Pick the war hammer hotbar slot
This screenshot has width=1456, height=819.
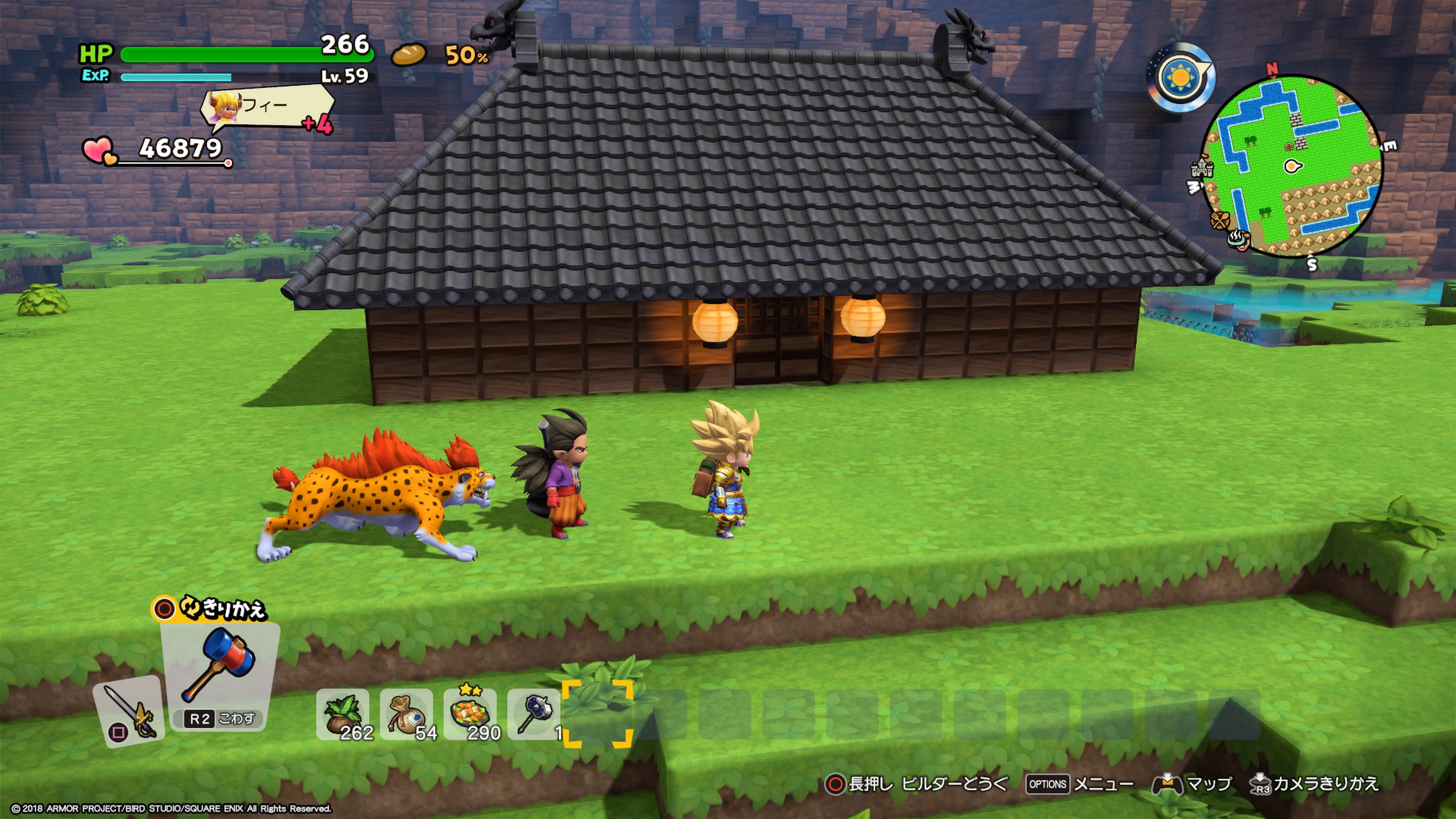pos(533,714)
